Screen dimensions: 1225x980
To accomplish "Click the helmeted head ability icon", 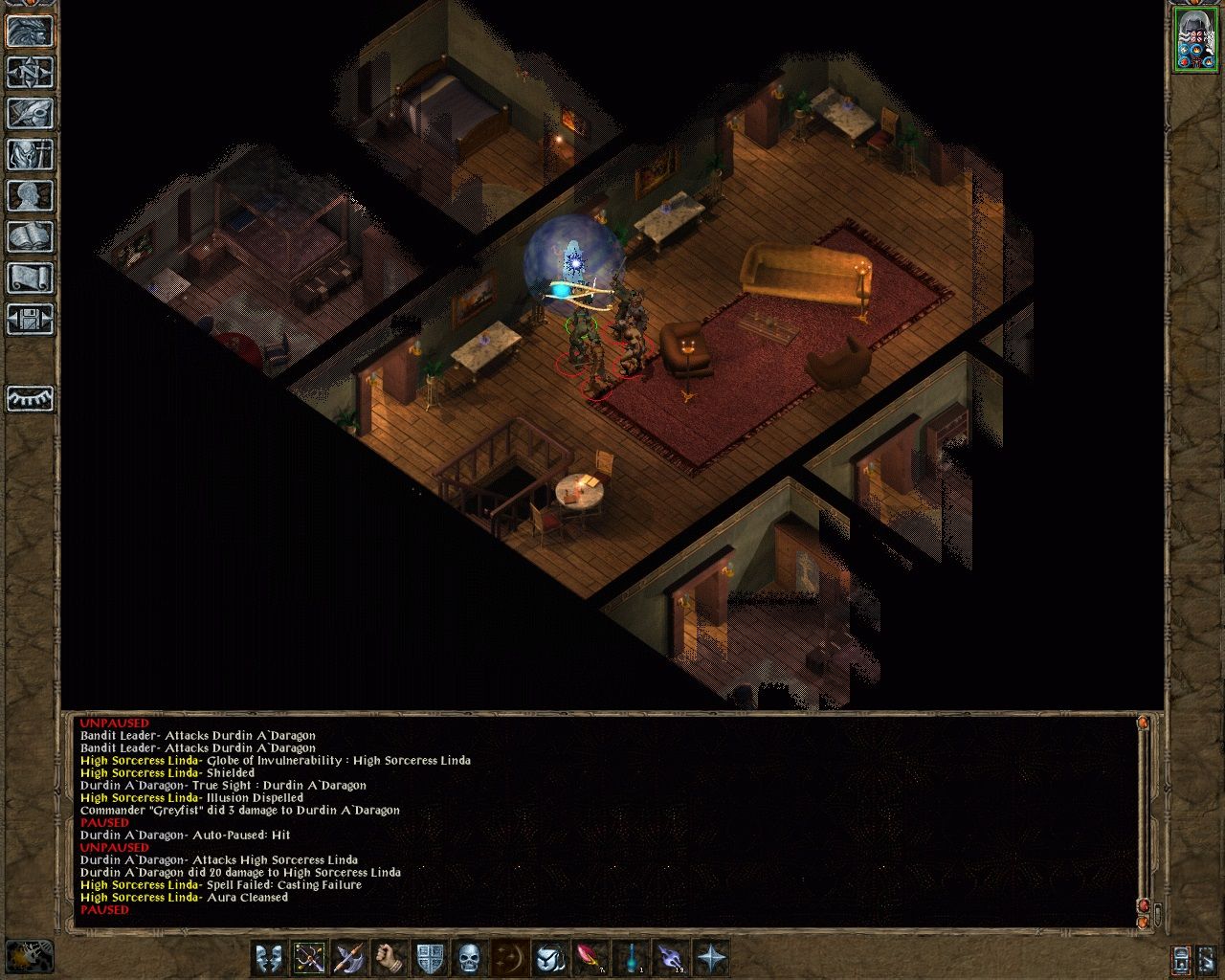I will 549,957.
